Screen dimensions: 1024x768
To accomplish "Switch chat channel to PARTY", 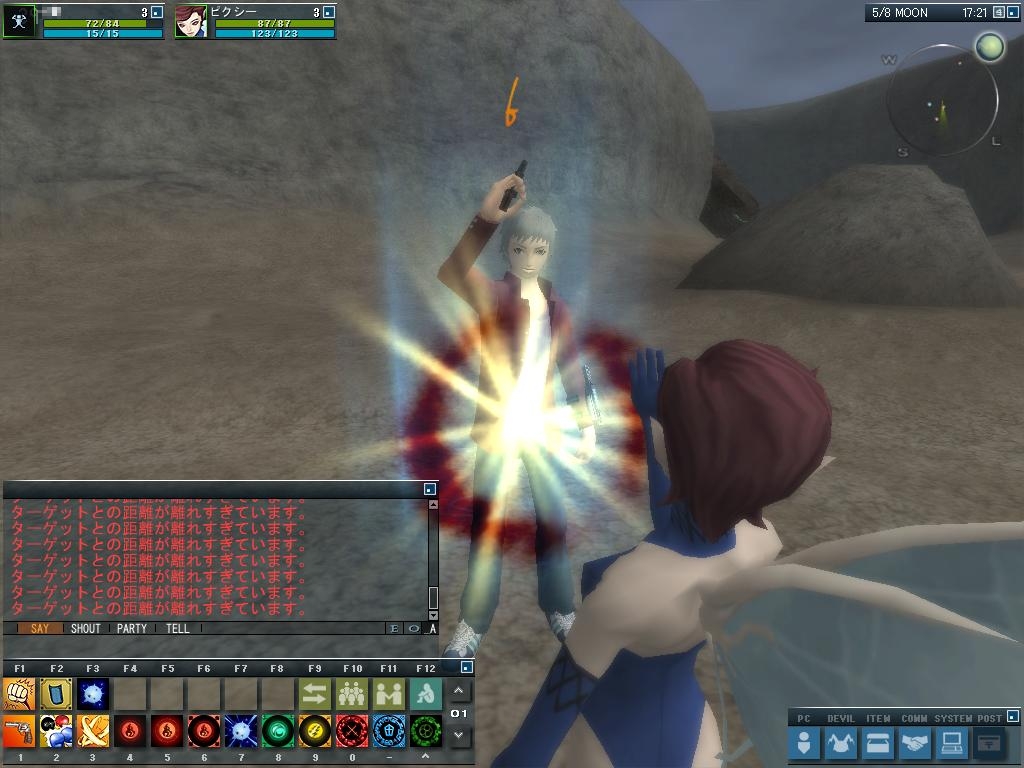I will (x=132, y=629).
